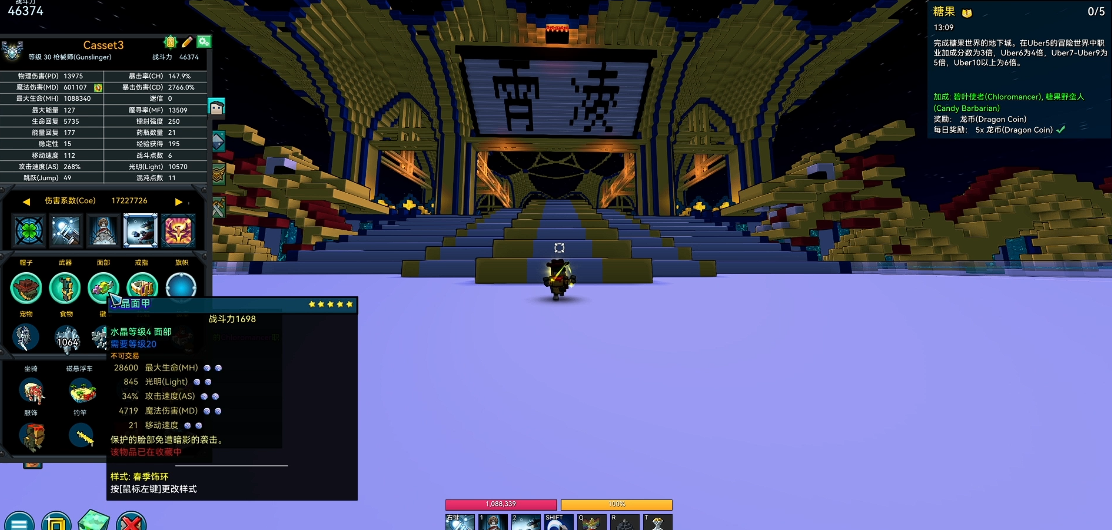This screenshot has width=1112, height=530.
Task: Open the green cube button
Action: (x=93, y=522)
